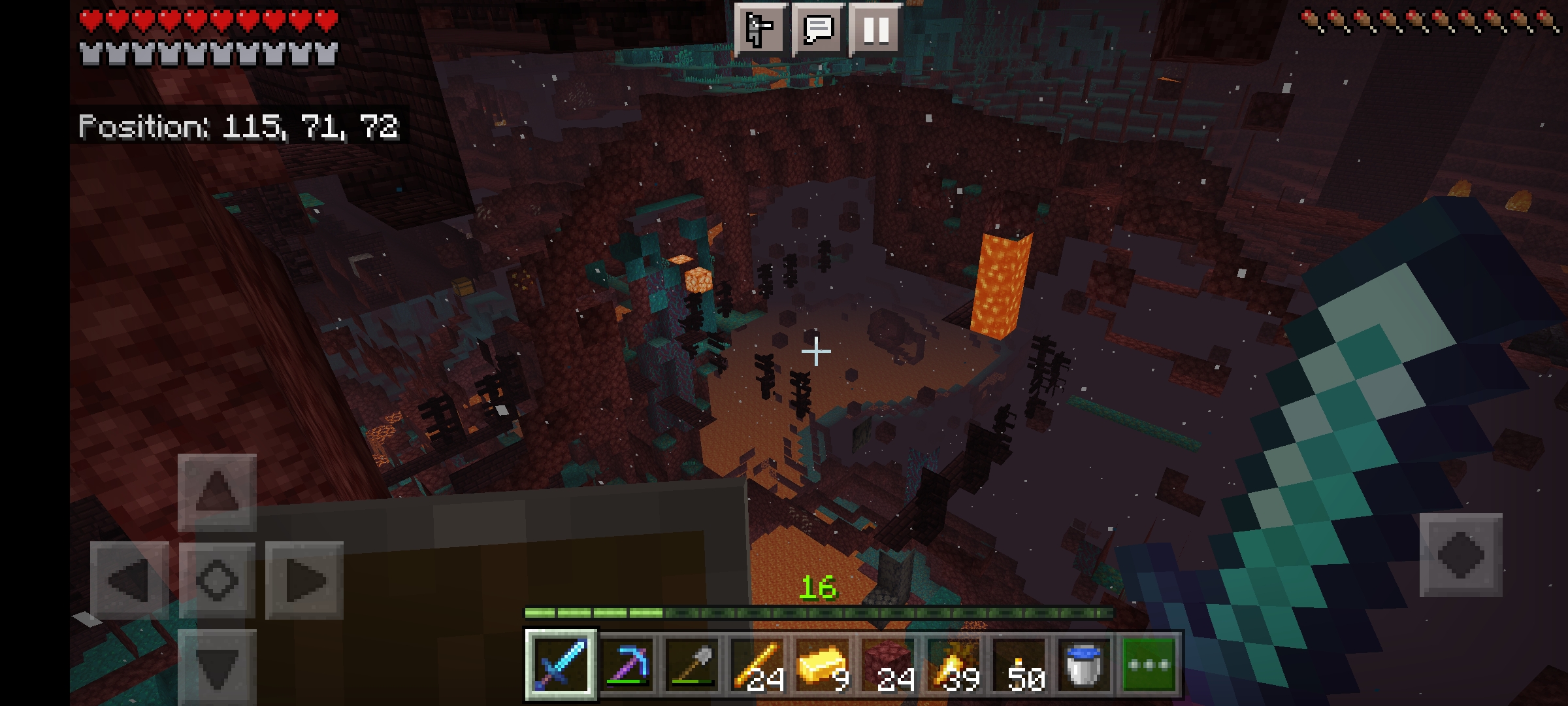
Task: Tap the move right arrow
Action: (x=304, y=580)
